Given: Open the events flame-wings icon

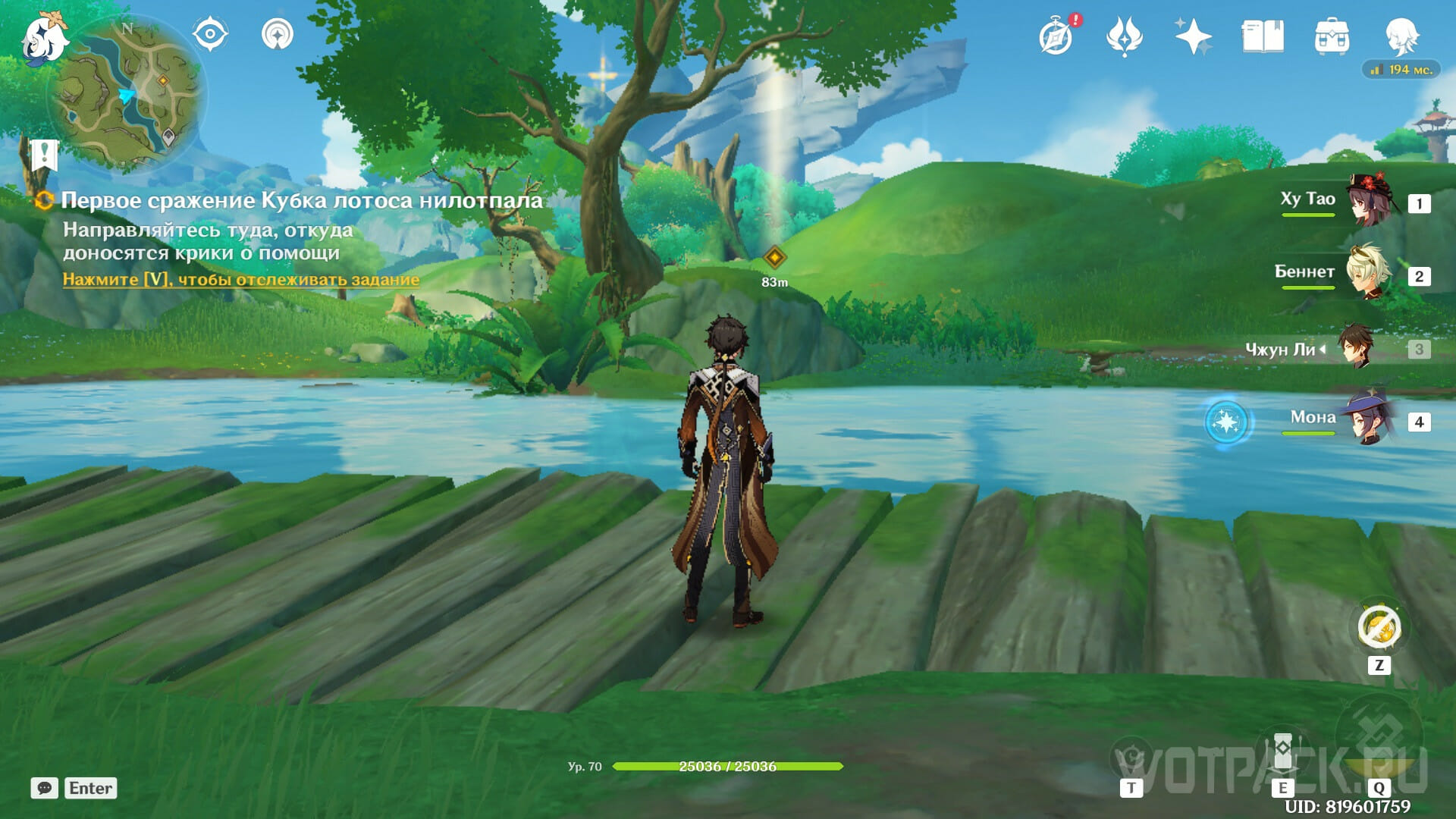Looking at the screenshot, I should (x=1124, y=36).
